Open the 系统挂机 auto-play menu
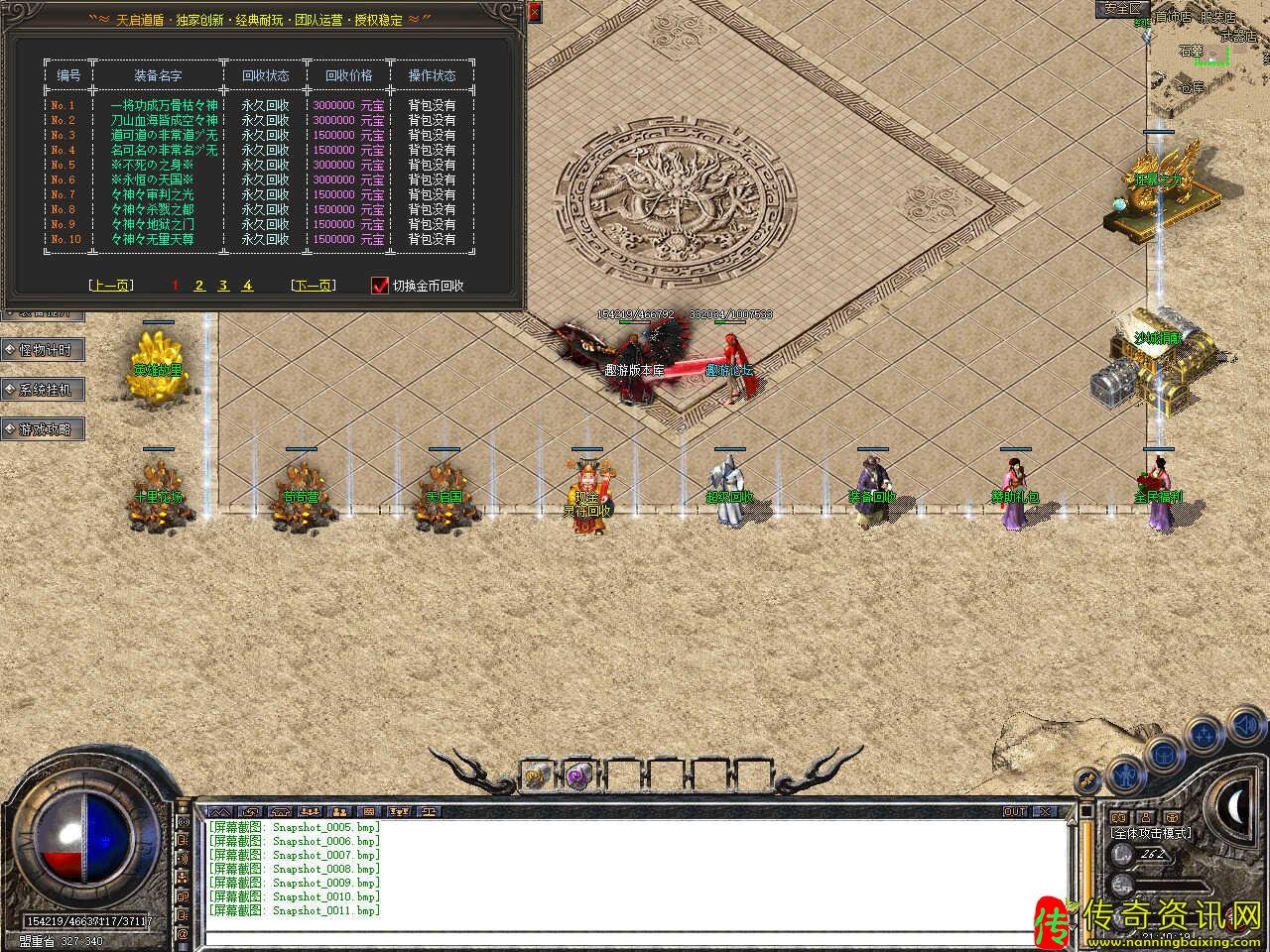Screen dimensions: 1270x952 click(44, 390)
